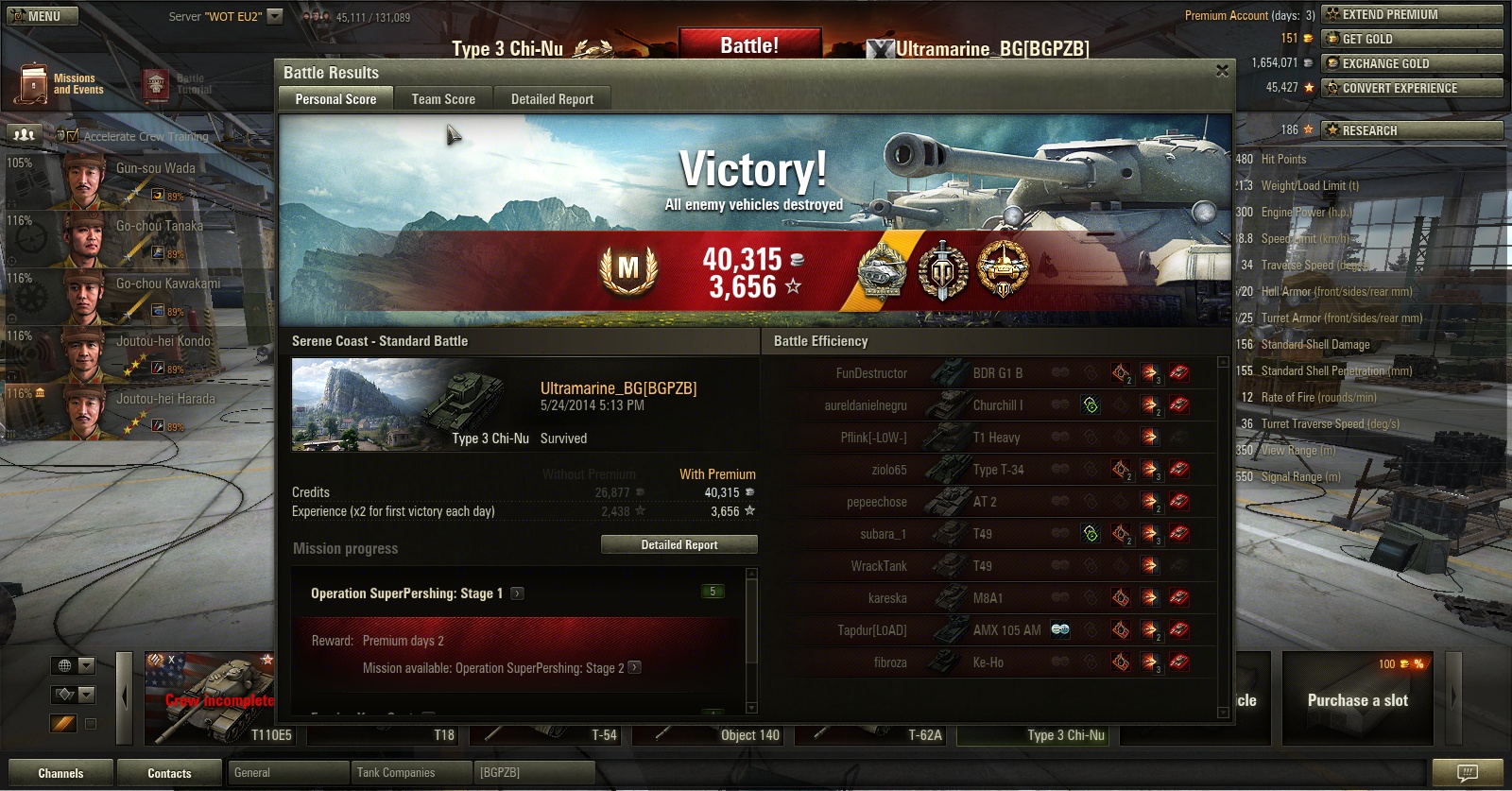Viewport: 1512px width, 791px height.
Task: Open the Detailed Report tab
Action: [x=552, y=99]
